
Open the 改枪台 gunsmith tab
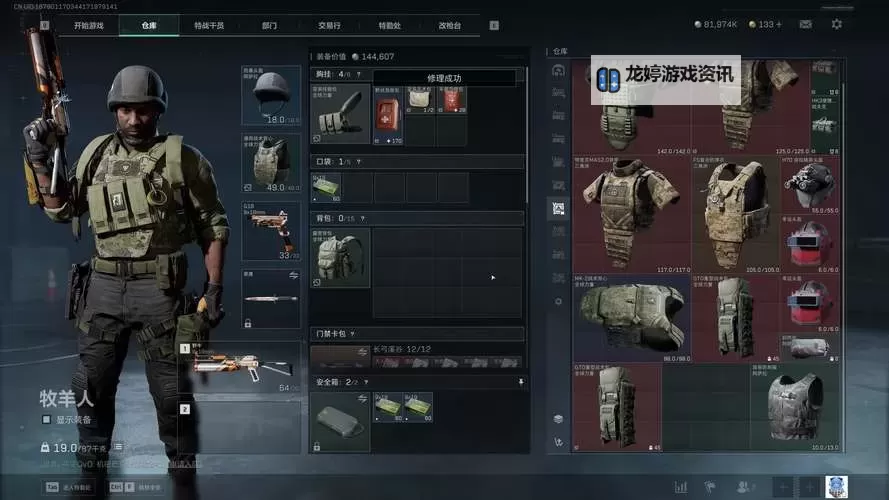tap(450, 25)
